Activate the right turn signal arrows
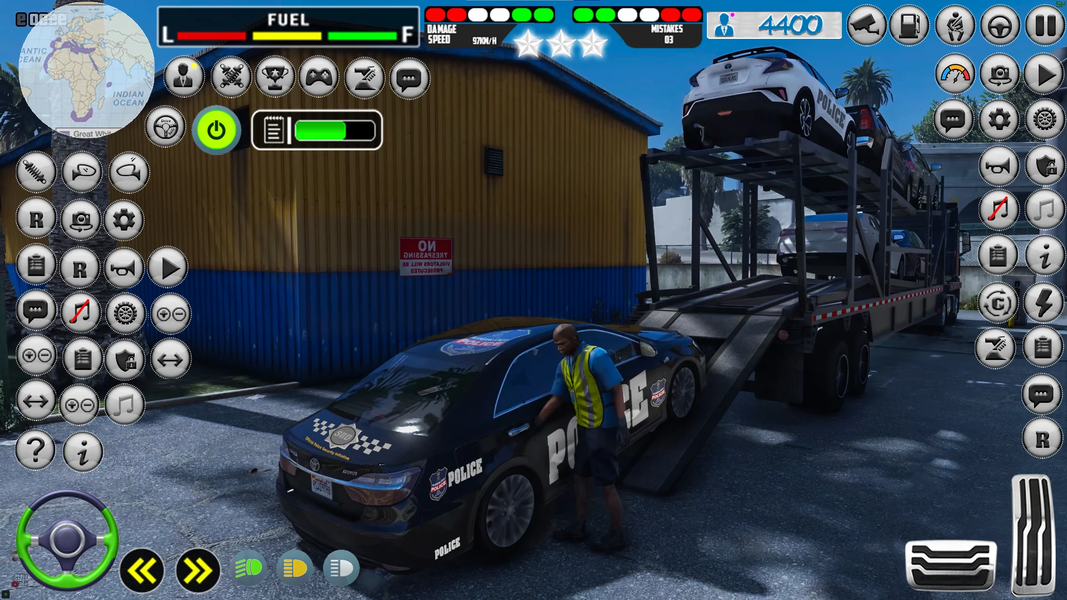The width and height of the screenshot is (1067, 600). [x=197, y=571]
